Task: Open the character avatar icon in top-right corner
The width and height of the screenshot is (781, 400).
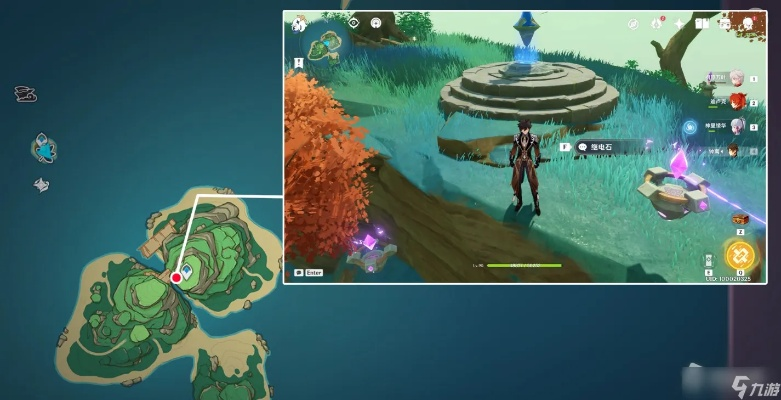Action: (747, 23)
